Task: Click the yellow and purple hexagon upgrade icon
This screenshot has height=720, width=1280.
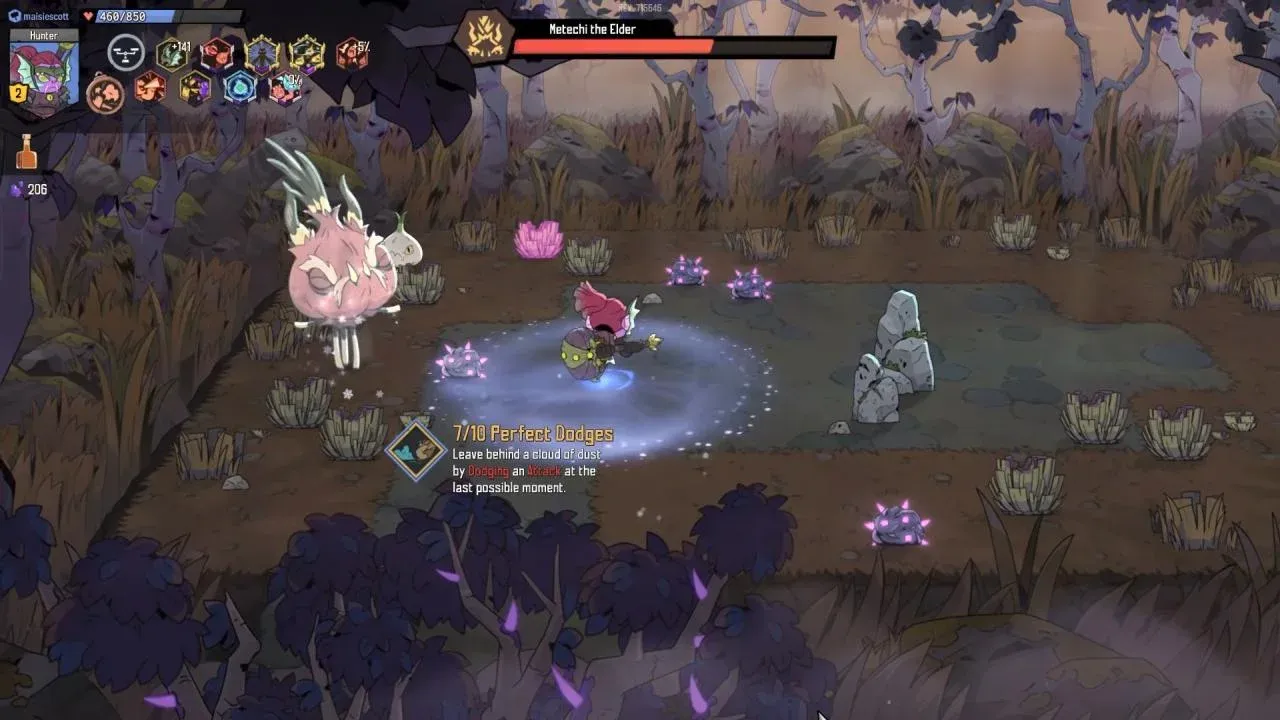Action: (195, 88)
